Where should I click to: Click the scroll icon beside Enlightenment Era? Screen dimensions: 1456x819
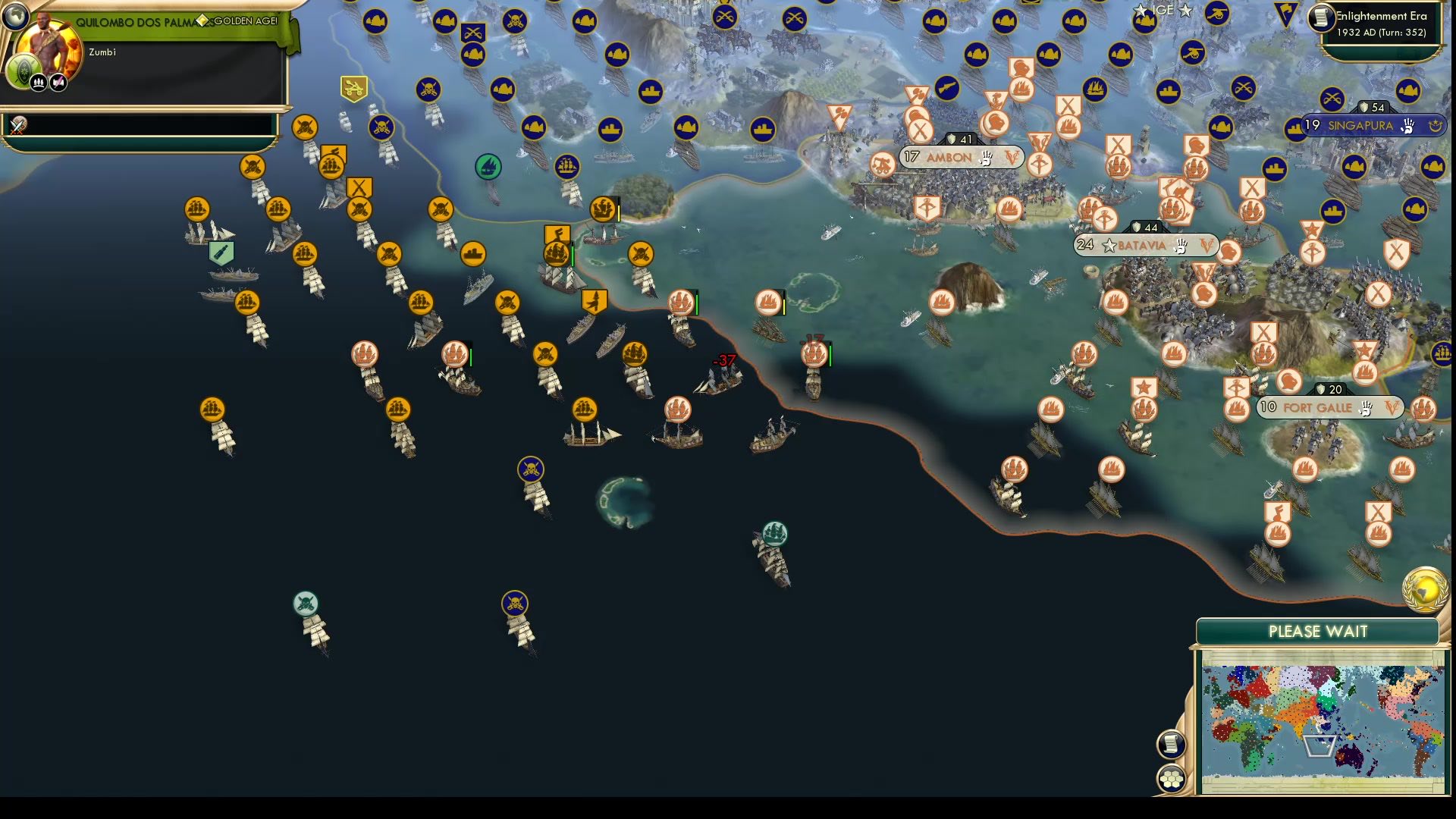1320,19
